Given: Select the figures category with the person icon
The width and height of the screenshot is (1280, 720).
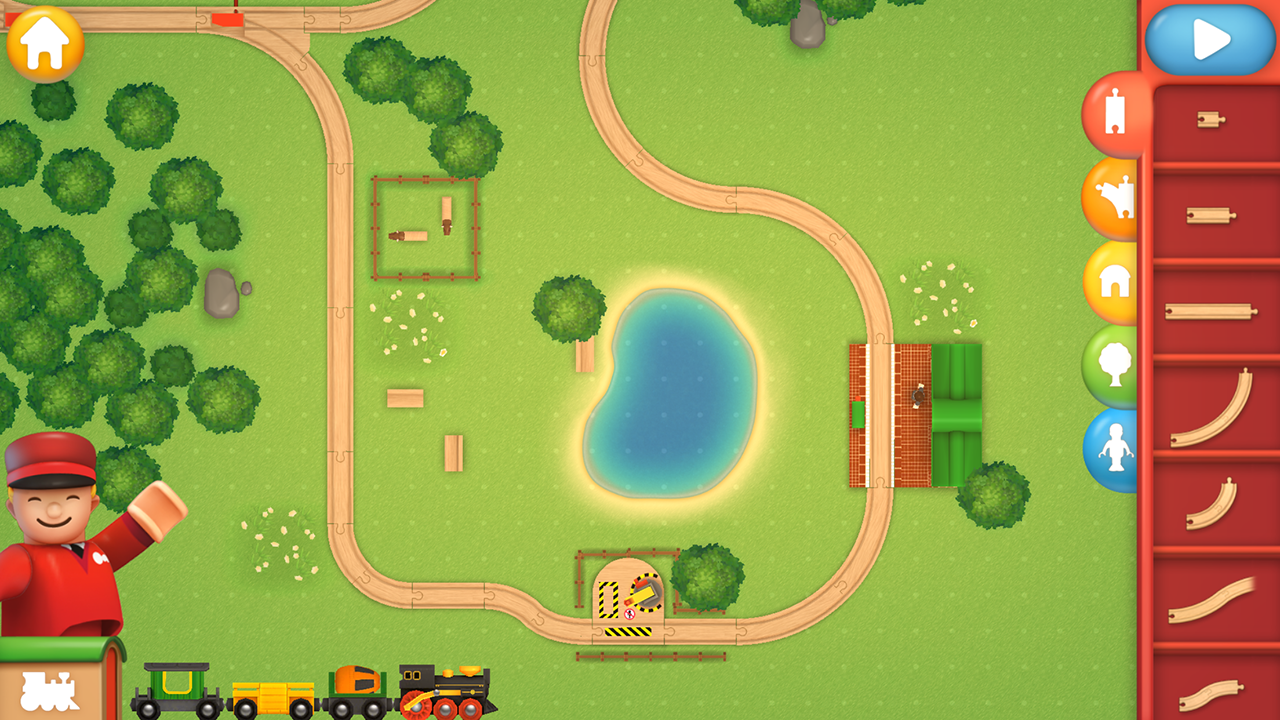Looking at the screenshot, I should tap(1113, 448).
